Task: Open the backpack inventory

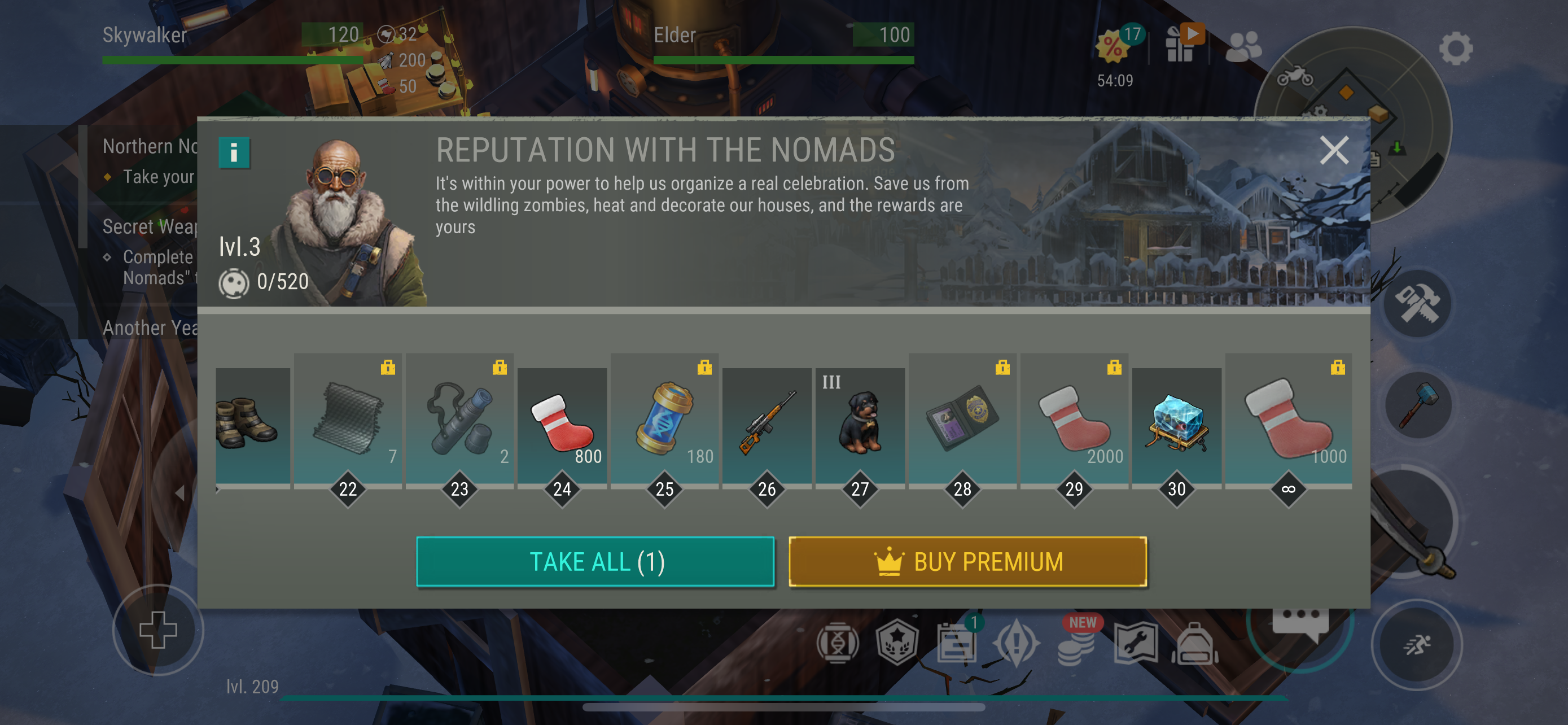Action: [1194, 644]
